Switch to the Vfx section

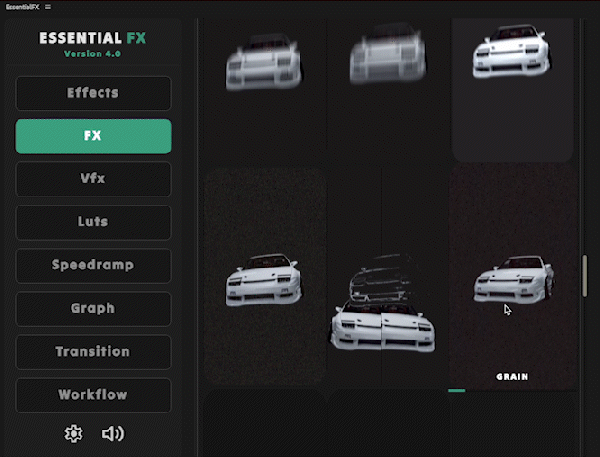[93, 179]
